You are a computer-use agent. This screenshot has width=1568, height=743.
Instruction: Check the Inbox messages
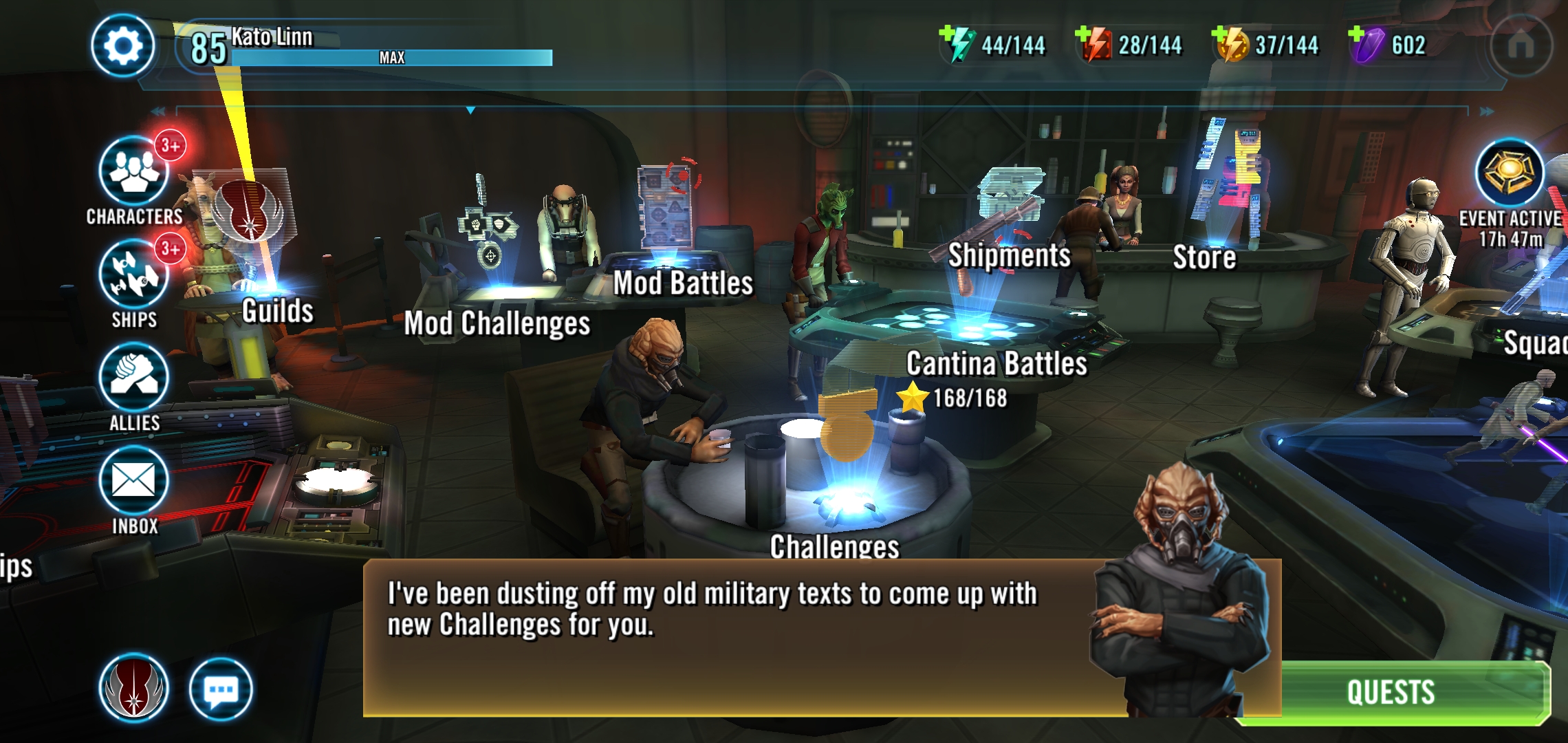point(134,480)
